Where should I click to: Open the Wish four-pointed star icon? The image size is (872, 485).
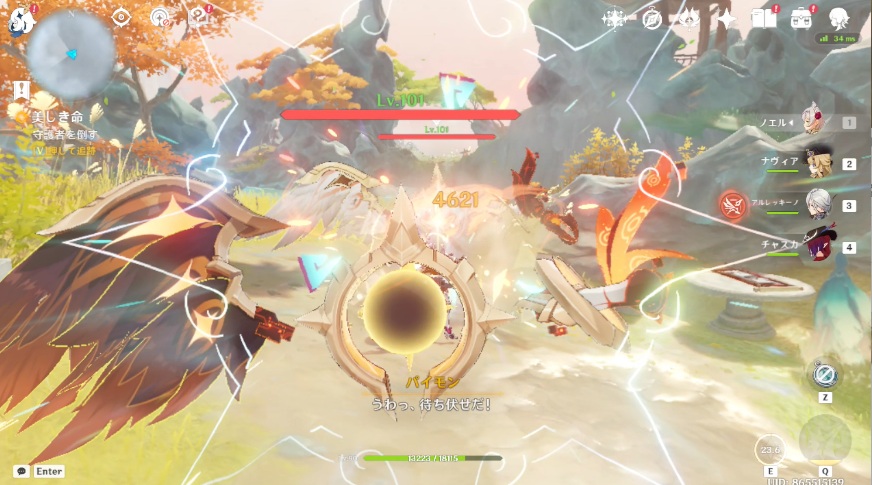(x=727, y=19)
